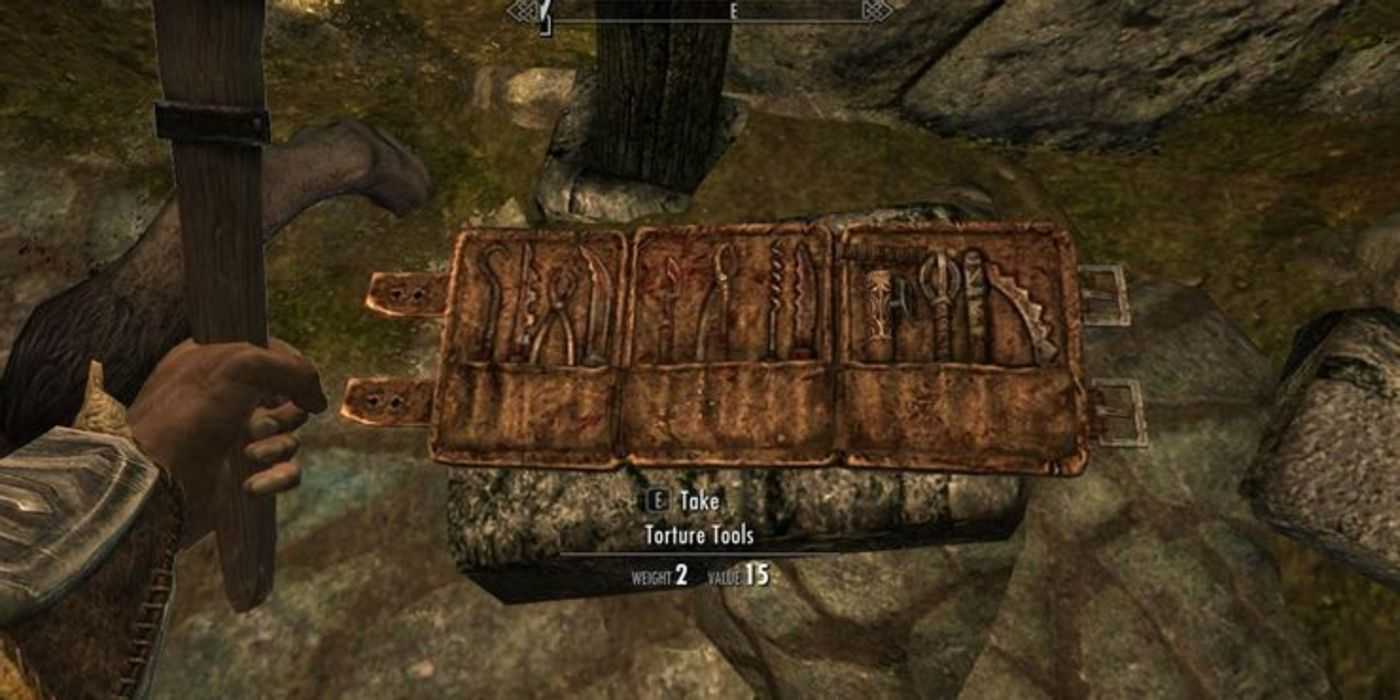Screen dimensions: 1400x700
Task: Click the compass bar on the HUD
Action: [700, 11]
